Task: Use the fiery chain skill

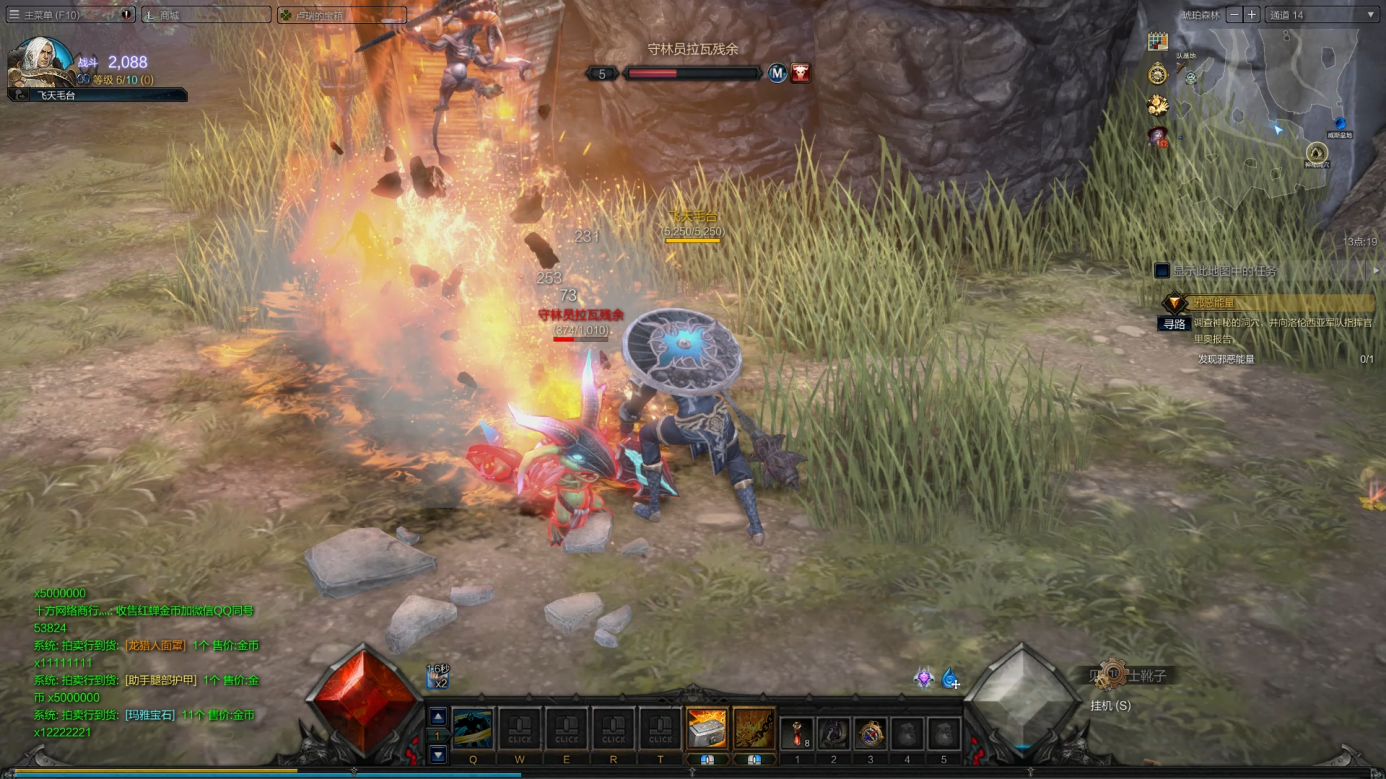Action: coord(754,729)
